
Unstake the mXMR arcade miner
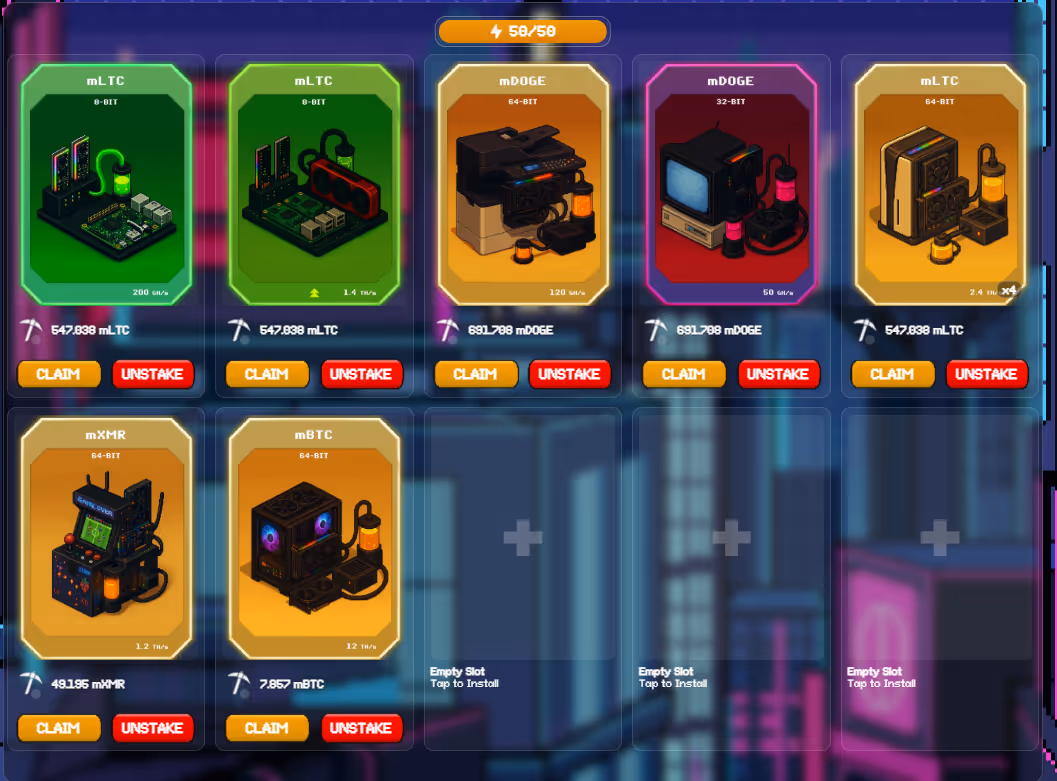coord(152,728)
